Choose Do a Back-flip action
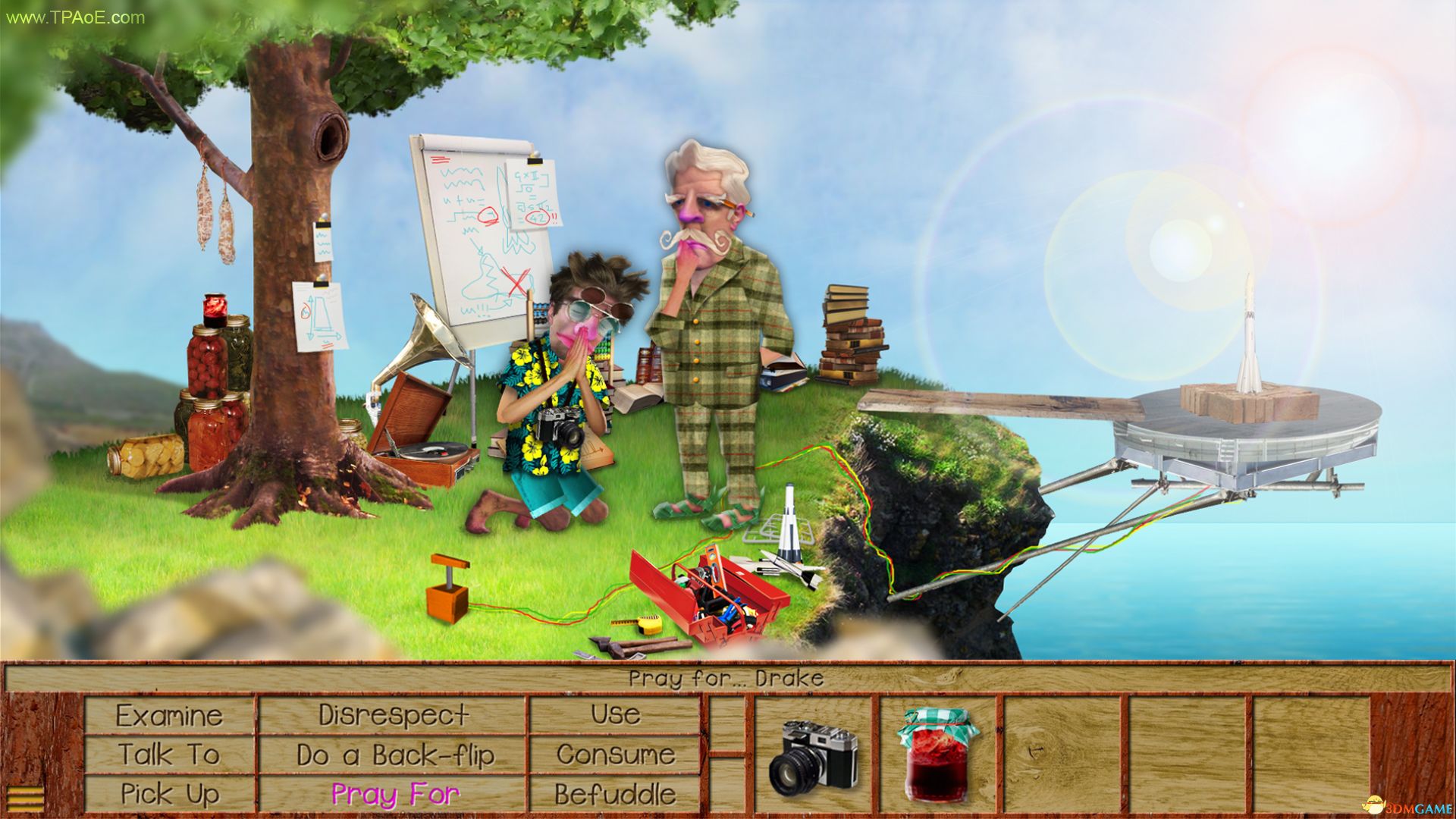 395,754
